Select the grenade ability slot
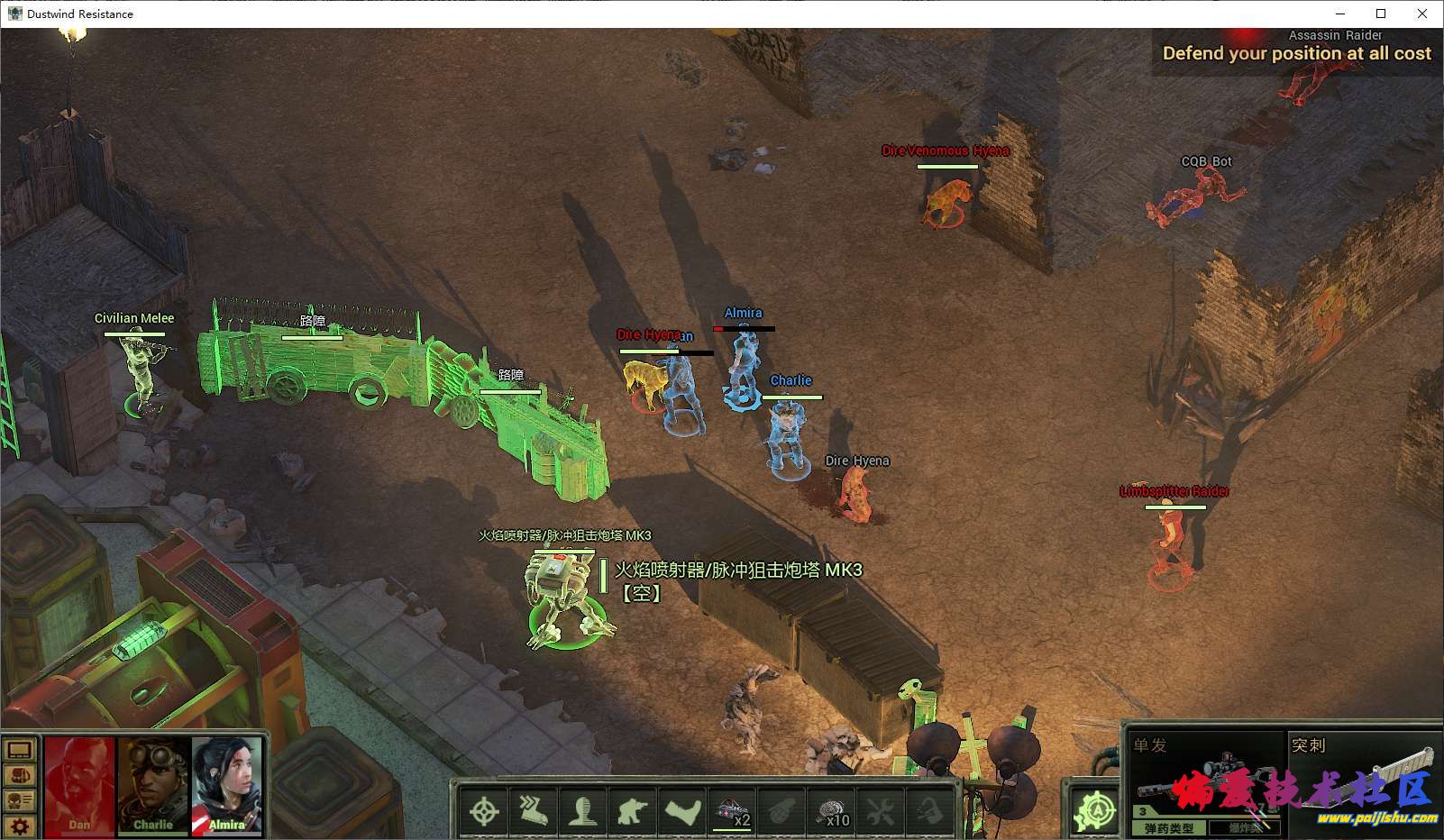Screen dimensions: 1444x840 781,811
